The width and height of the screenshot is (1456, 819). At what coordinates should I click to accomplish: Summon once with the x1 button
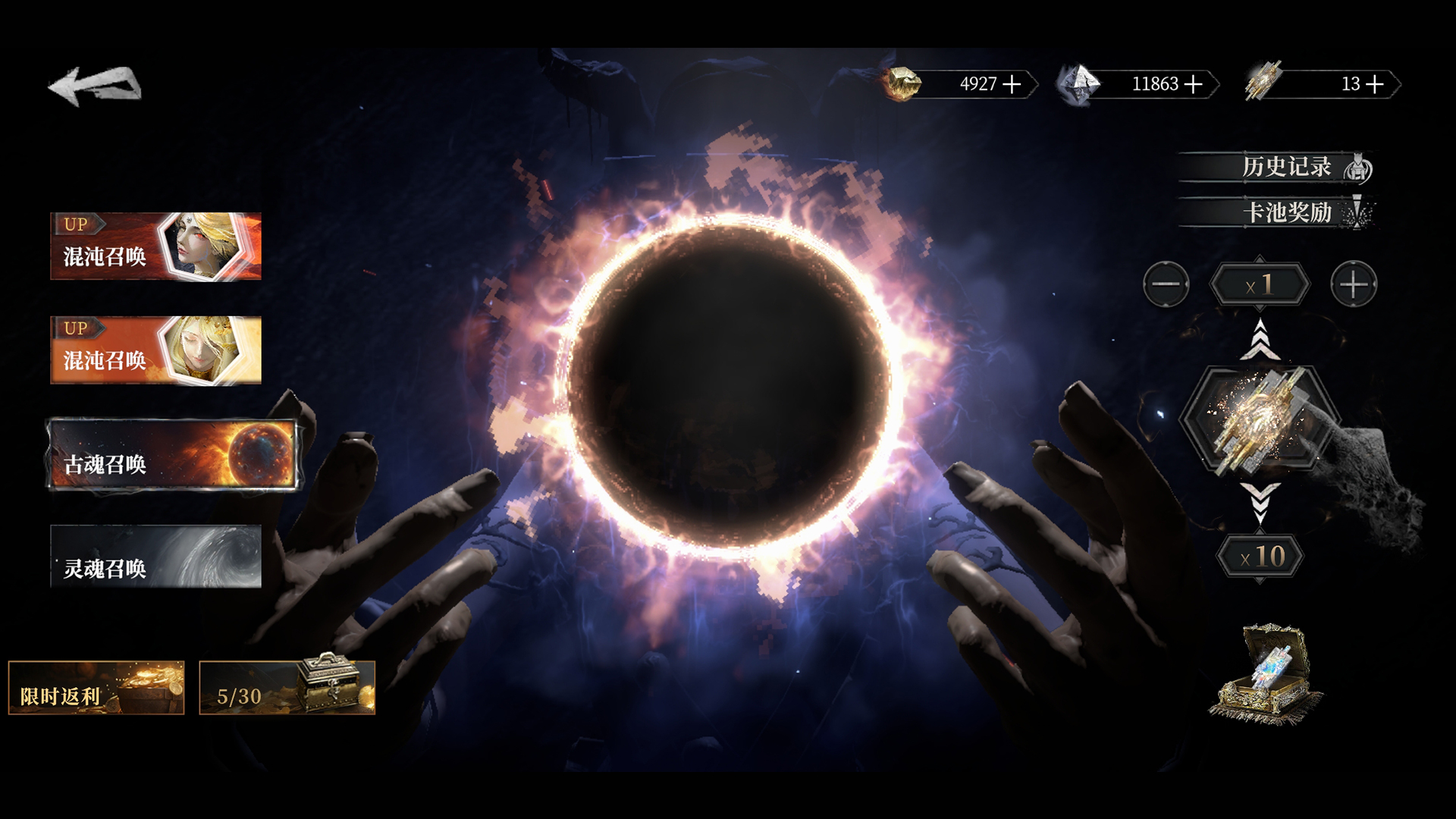pos(1260,285)
